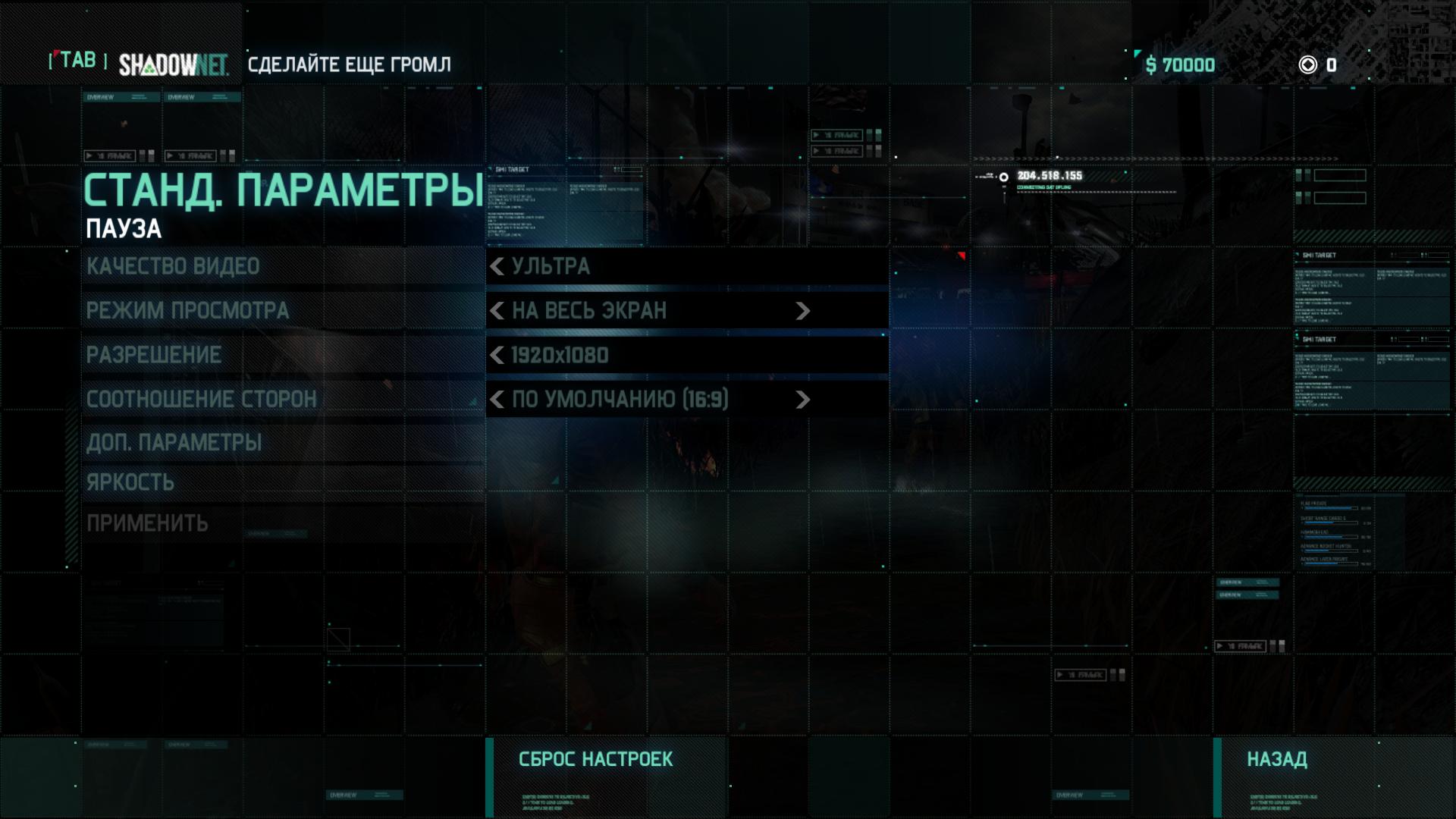
Task: Lower resolution with arrow left of 1920x1080
Action: [x=497, y=355]
